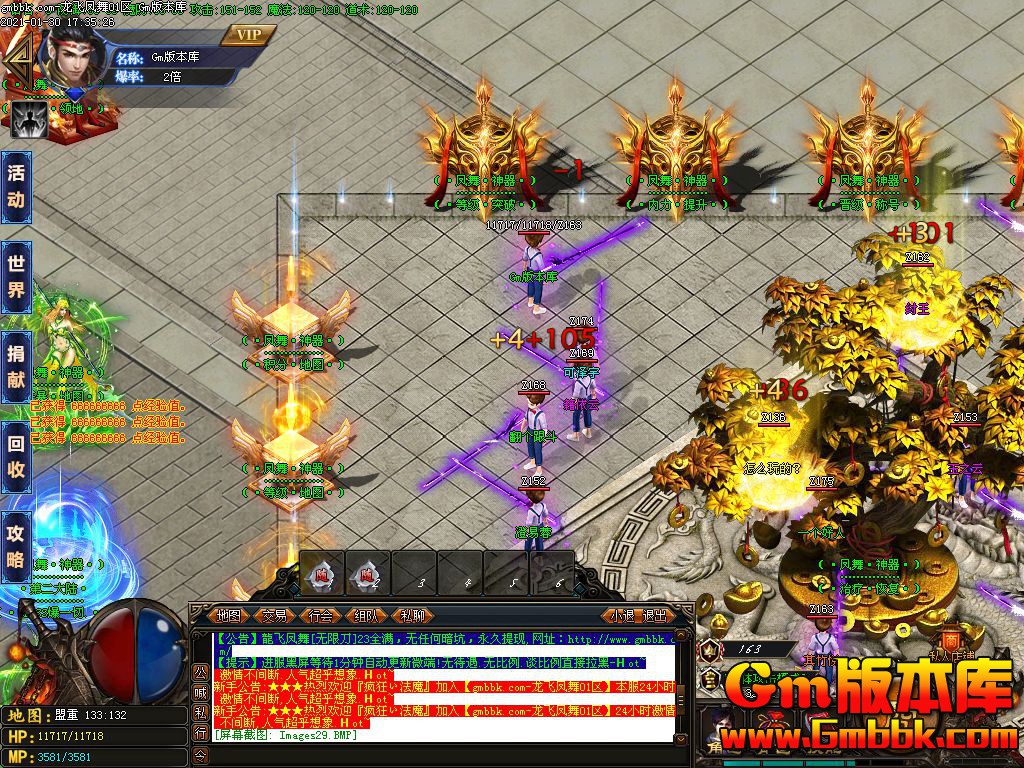Use the item in hotbar slot 1

click(323, 575)
